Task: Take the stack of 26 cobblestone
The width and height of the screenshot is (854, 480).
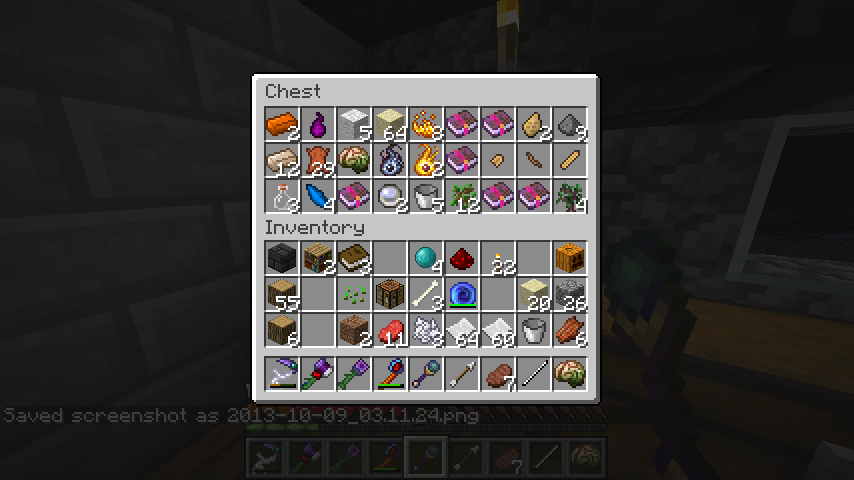Action: coord(570,294)
